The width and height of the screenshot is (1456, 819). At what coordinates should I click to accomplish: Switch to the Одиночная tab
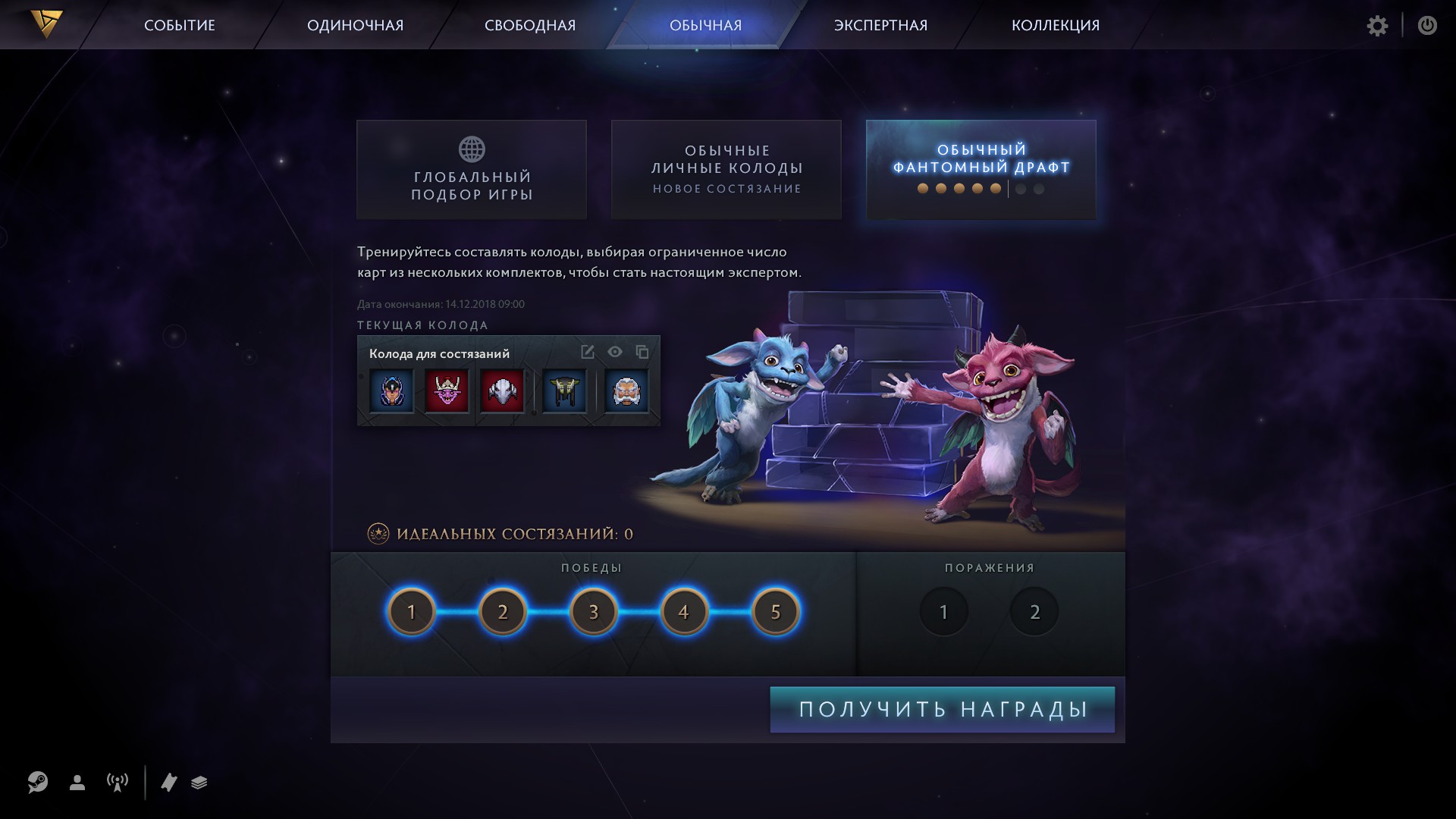point(355,25)
